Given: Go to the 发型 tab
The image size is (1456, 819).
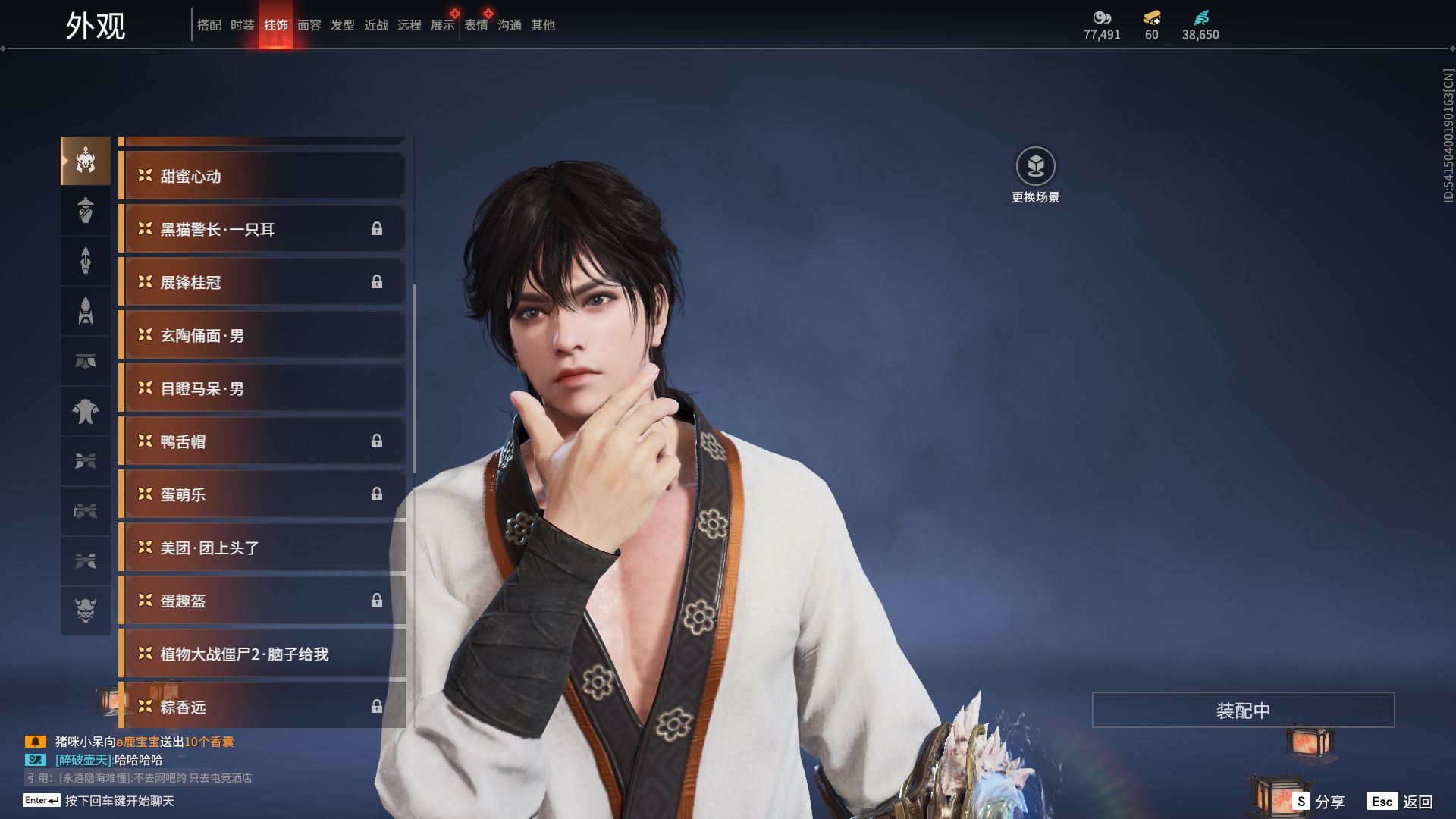Looking at the screenshot, I should click(343, 25).
